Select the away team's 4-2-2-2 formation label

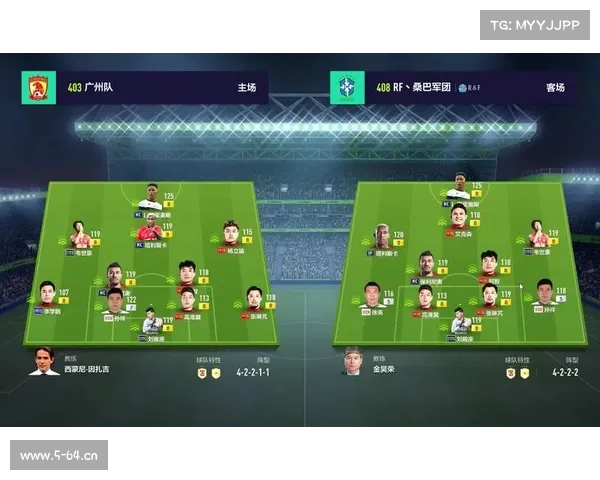tap(566, 372)
